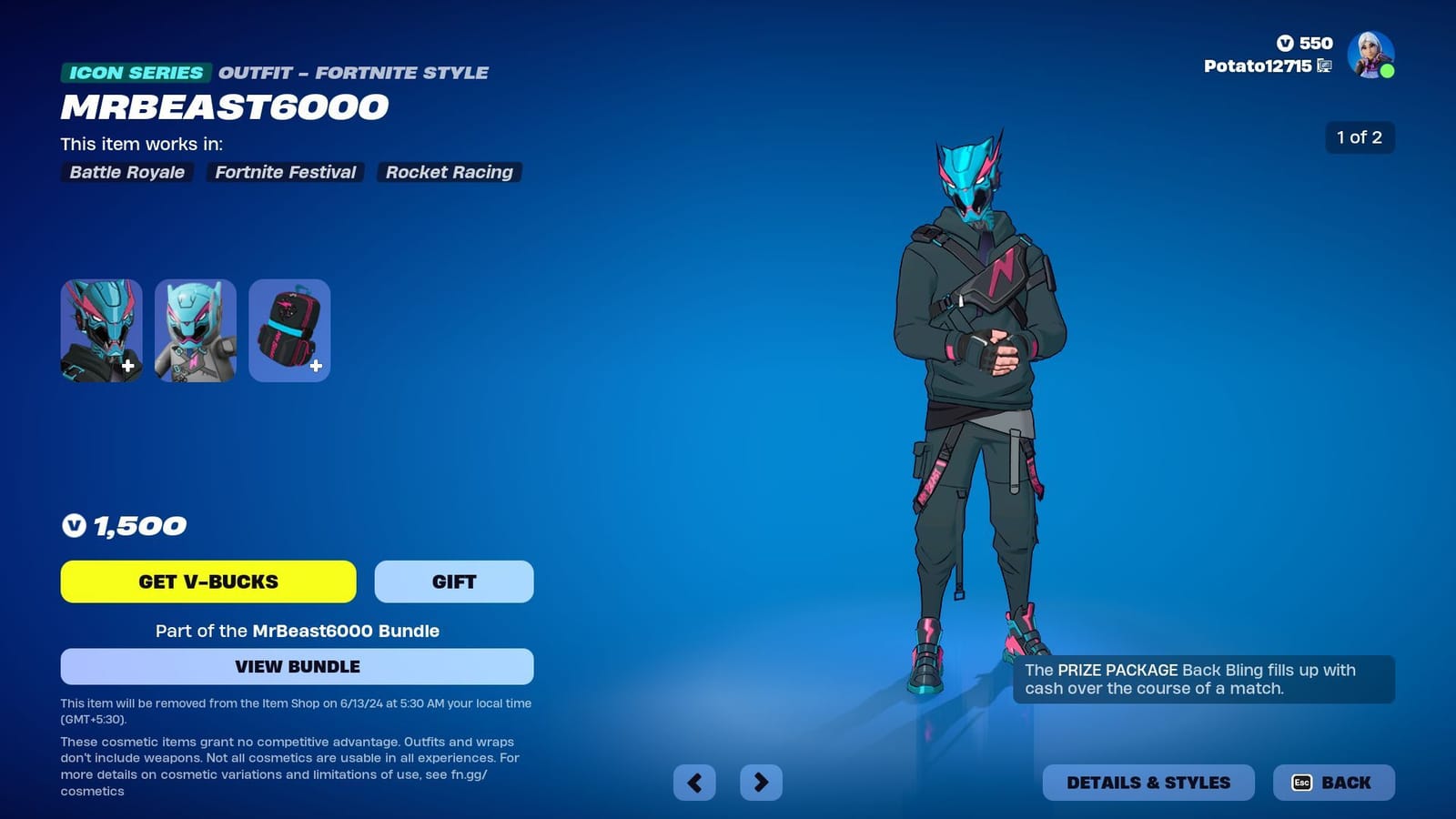The width and height of the screenshot is (1456, 819).
Task: Select the Battle Royale tag
Action: click(x=126, y=172)
